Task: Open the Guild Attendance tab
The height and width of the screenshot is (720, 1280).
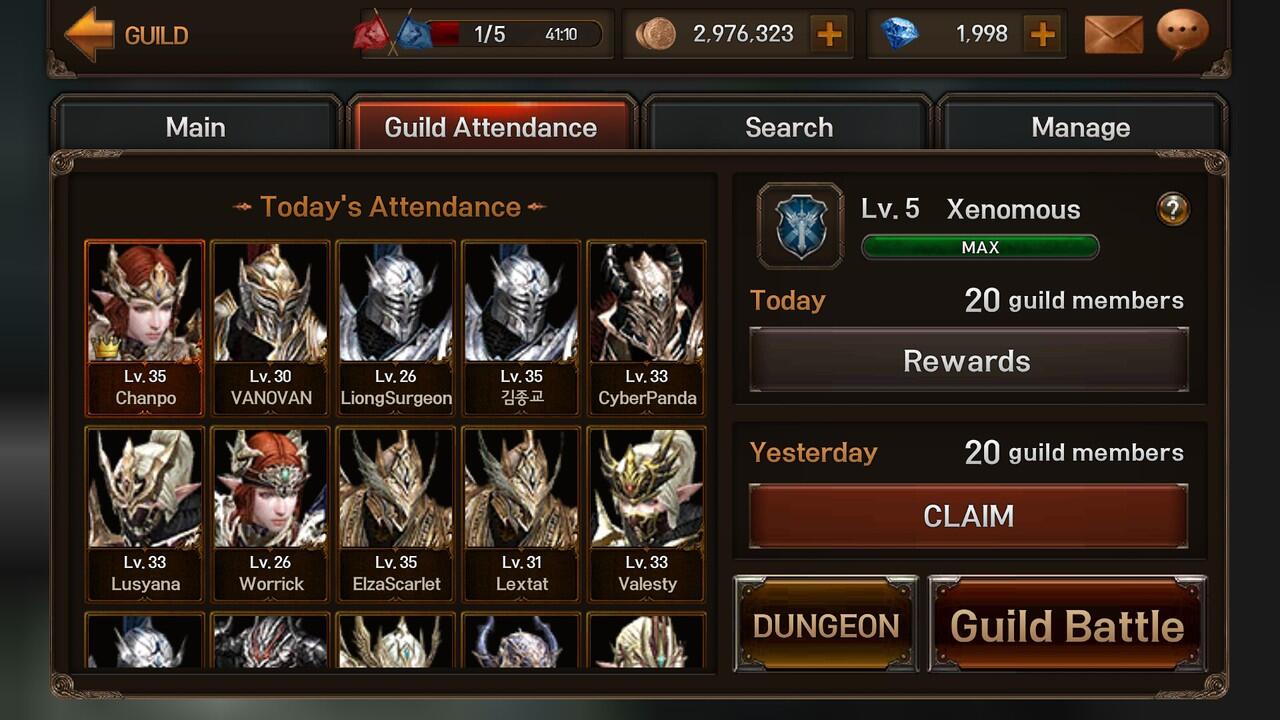Action: coord(491,127)
